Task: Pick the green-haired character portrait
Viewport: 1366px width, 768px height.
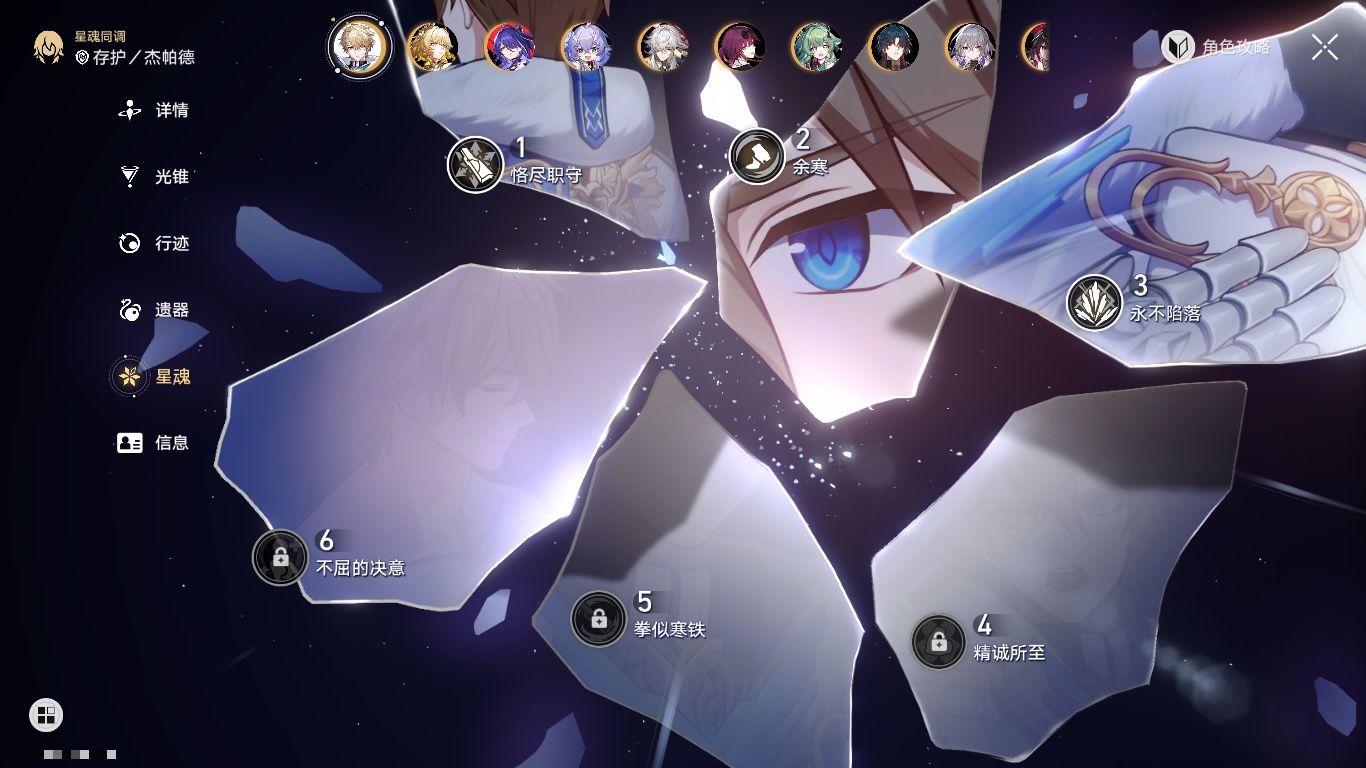Action: [816, 47]
